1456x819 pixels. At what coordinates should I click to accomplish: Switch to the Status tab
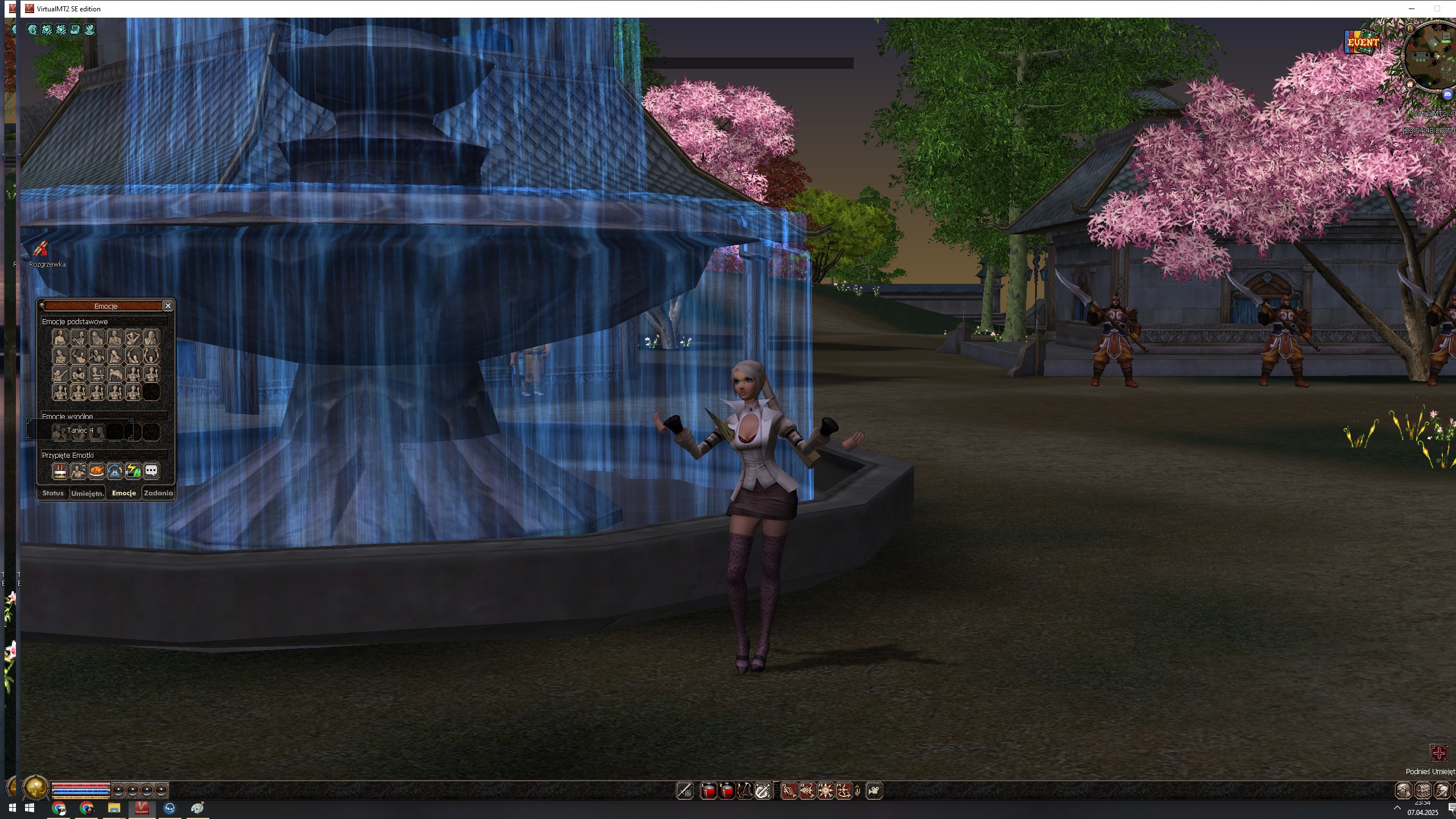click(53, 493)
